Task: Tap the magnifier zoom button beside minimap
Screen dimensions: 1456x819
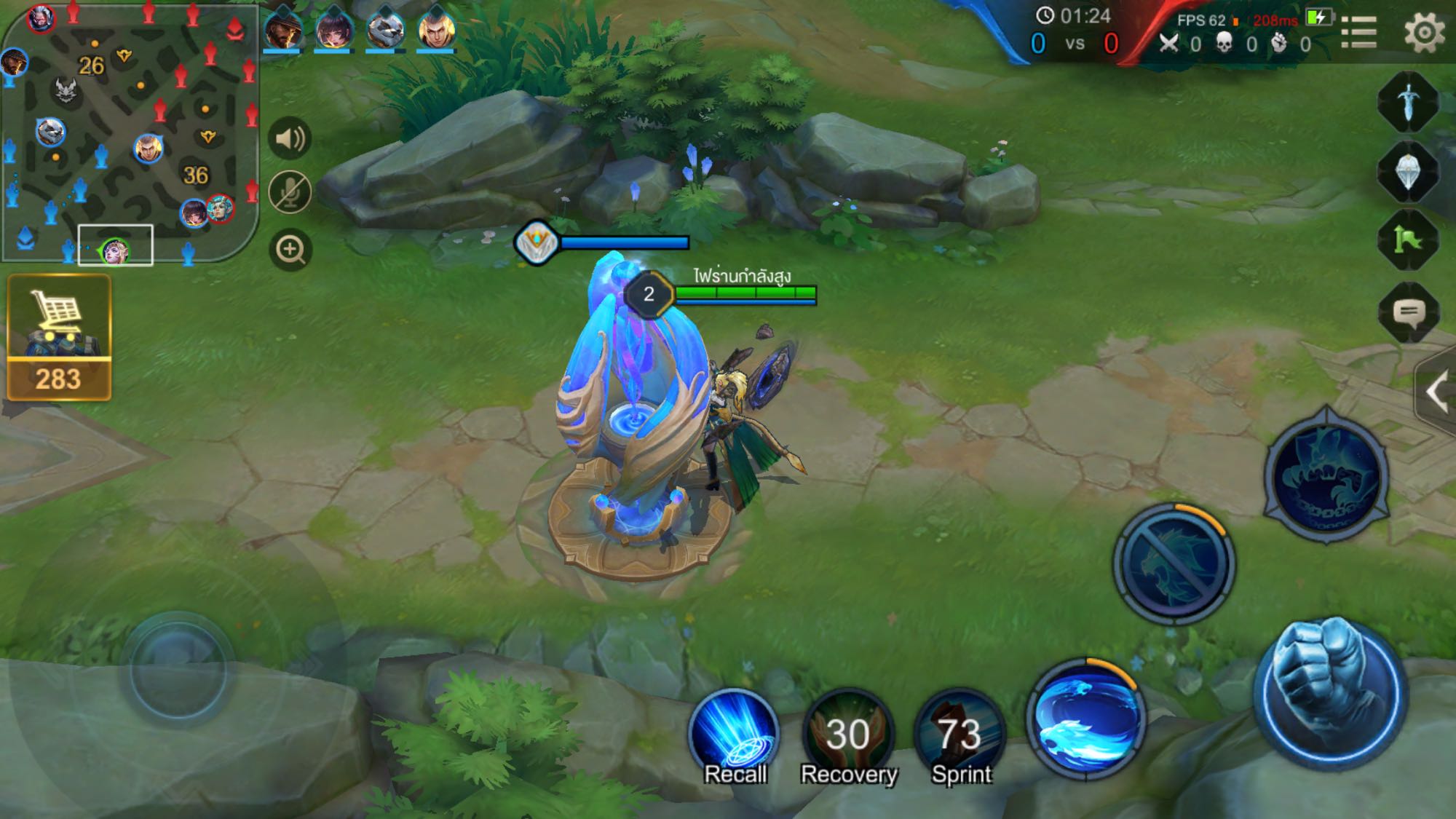Action: 290,250
